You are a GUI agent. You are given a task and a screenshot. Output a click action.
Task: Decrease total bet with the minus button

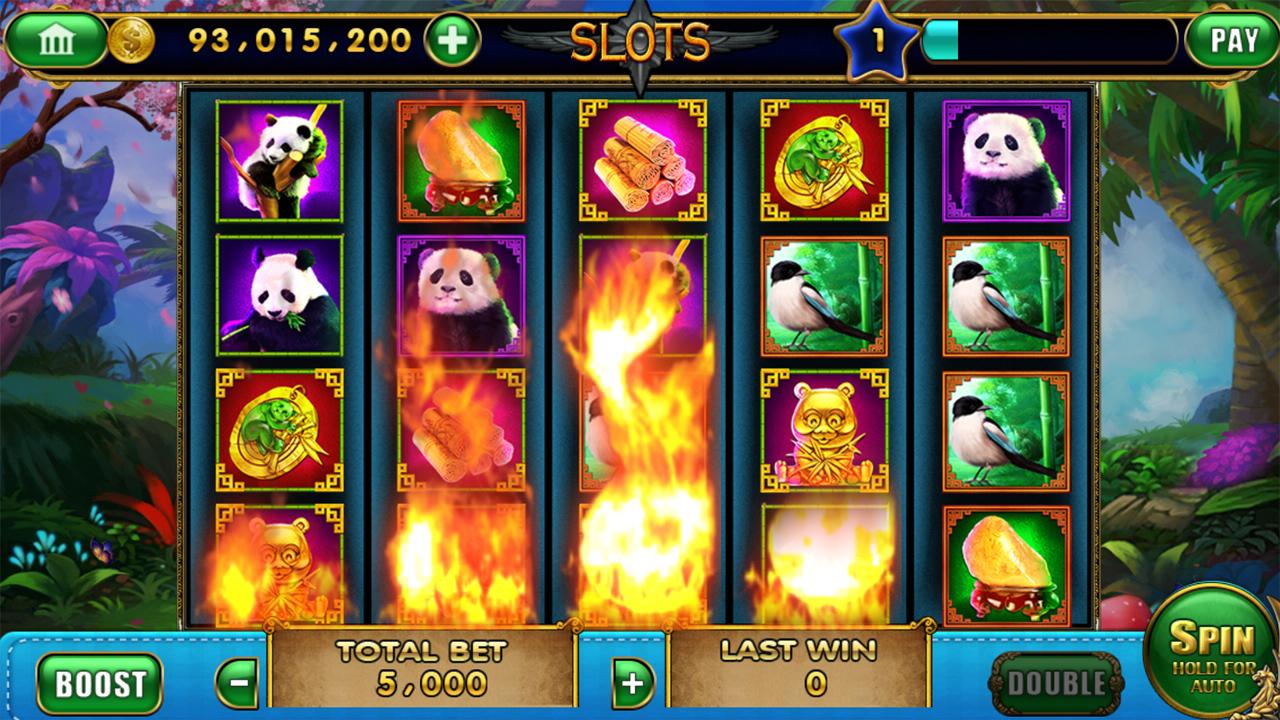coord(238,684)
